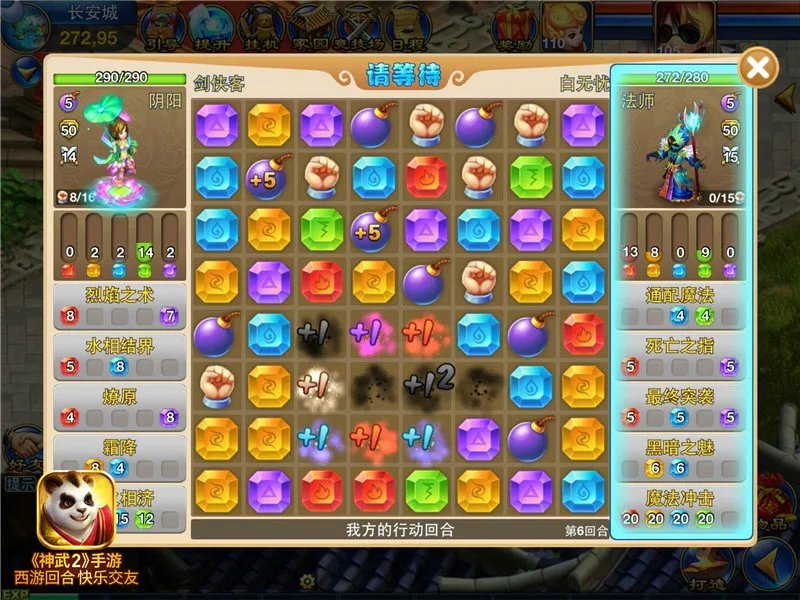Inspect the enemy's 通配魔法 skill
This screenshot has width=800, height=600.
680,304
